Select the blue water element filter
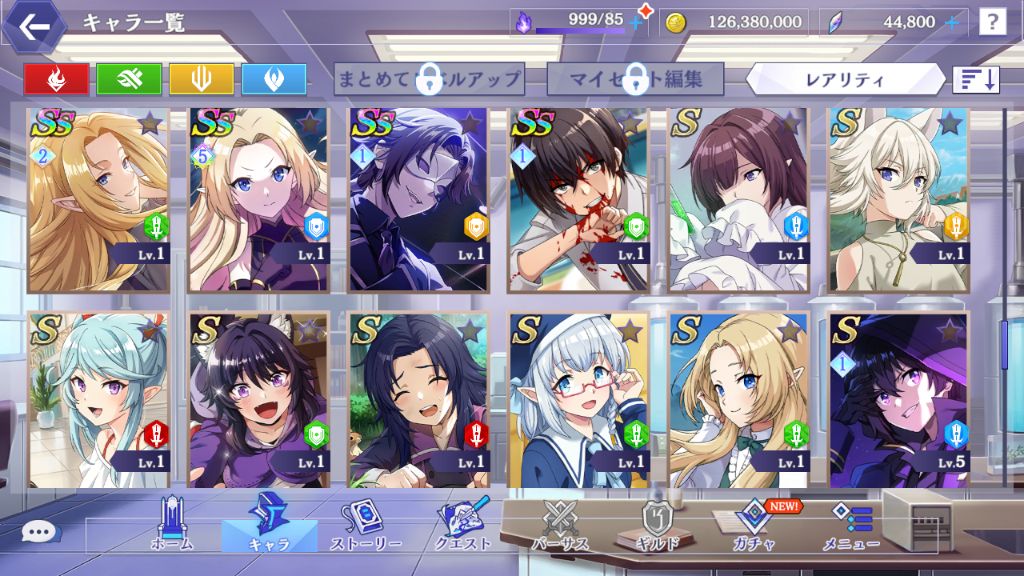The image size is (1024, 576). coord(273,78)
